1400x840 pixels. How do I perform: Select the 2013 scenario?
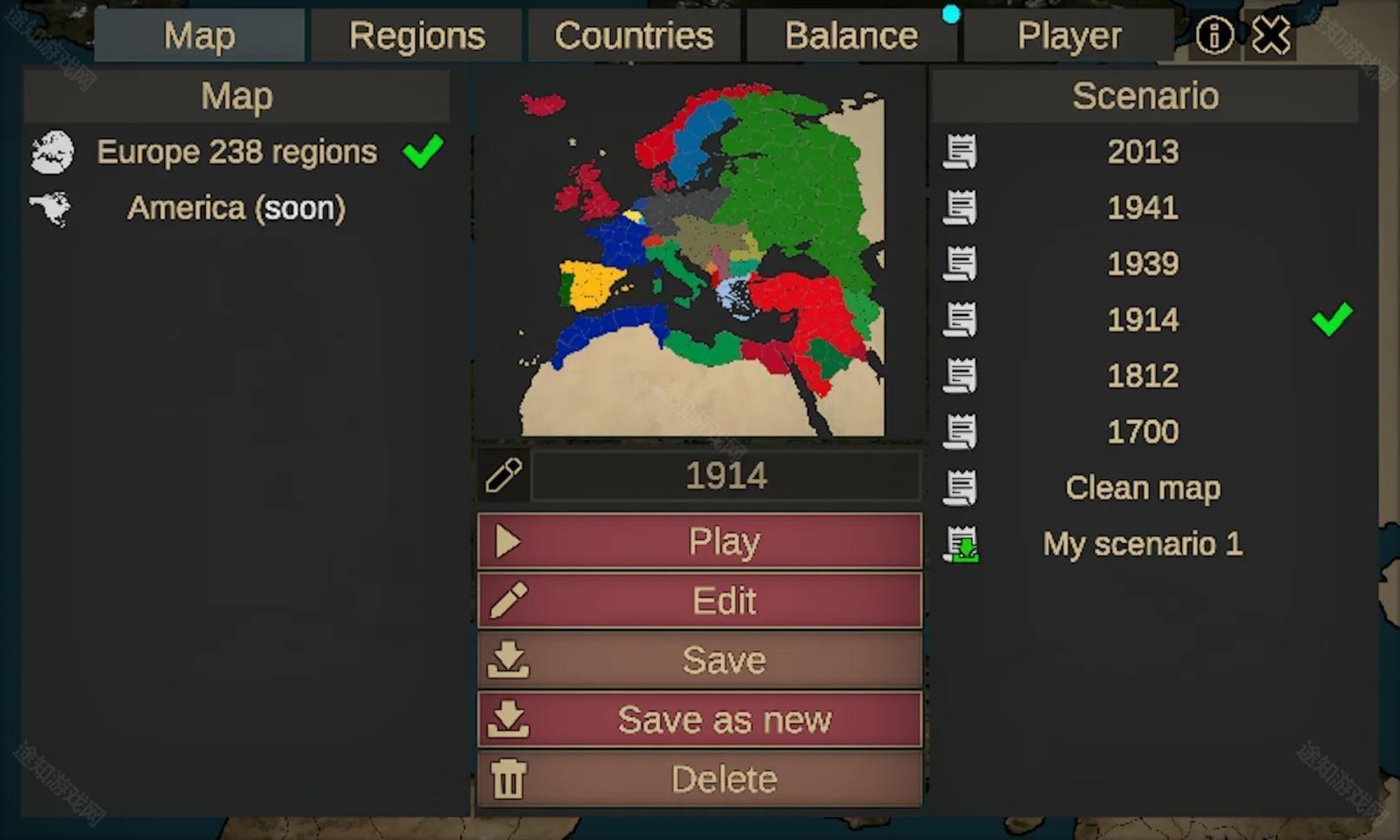point(1142,153)
